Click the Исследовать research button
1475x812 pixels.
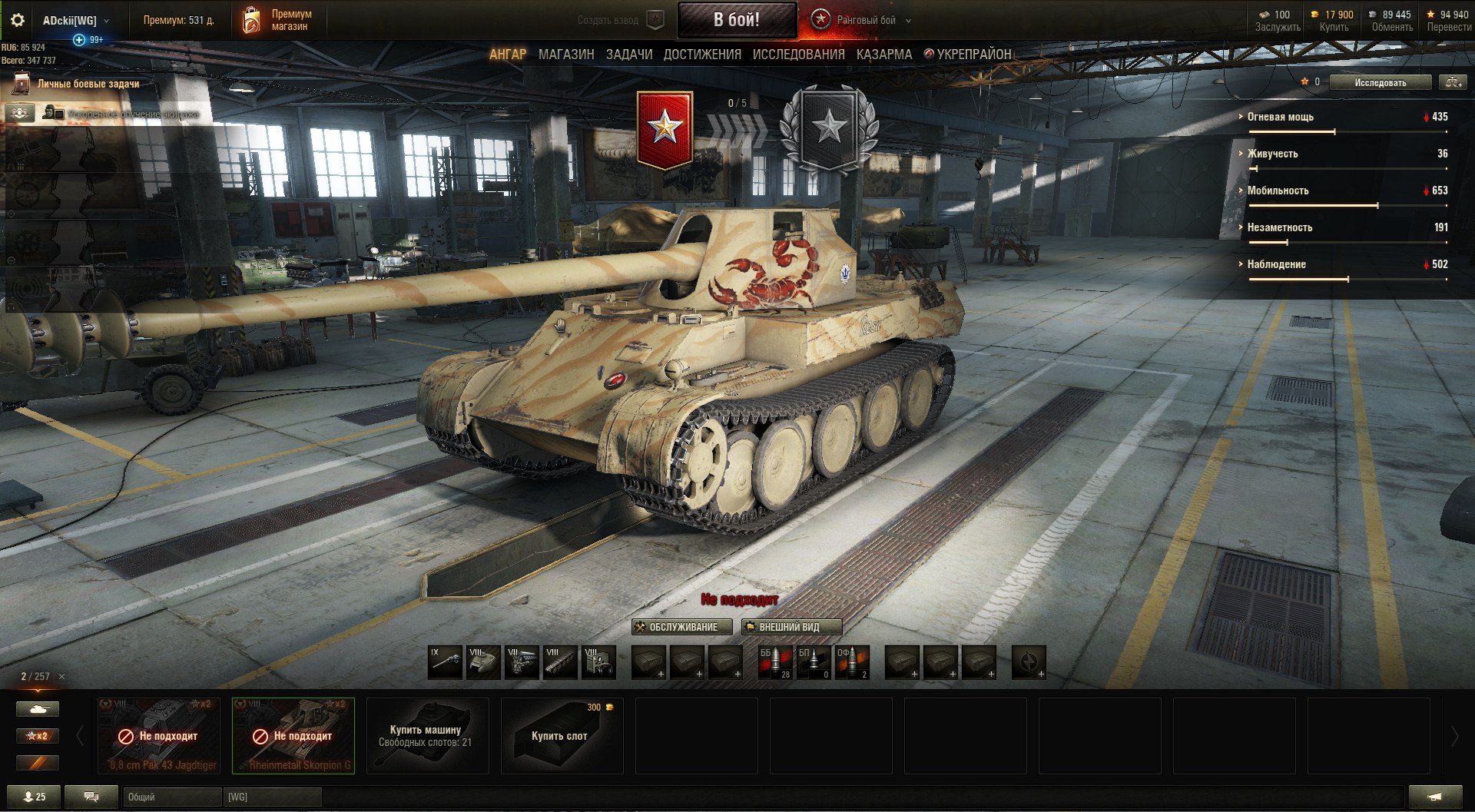(1380, 83)
